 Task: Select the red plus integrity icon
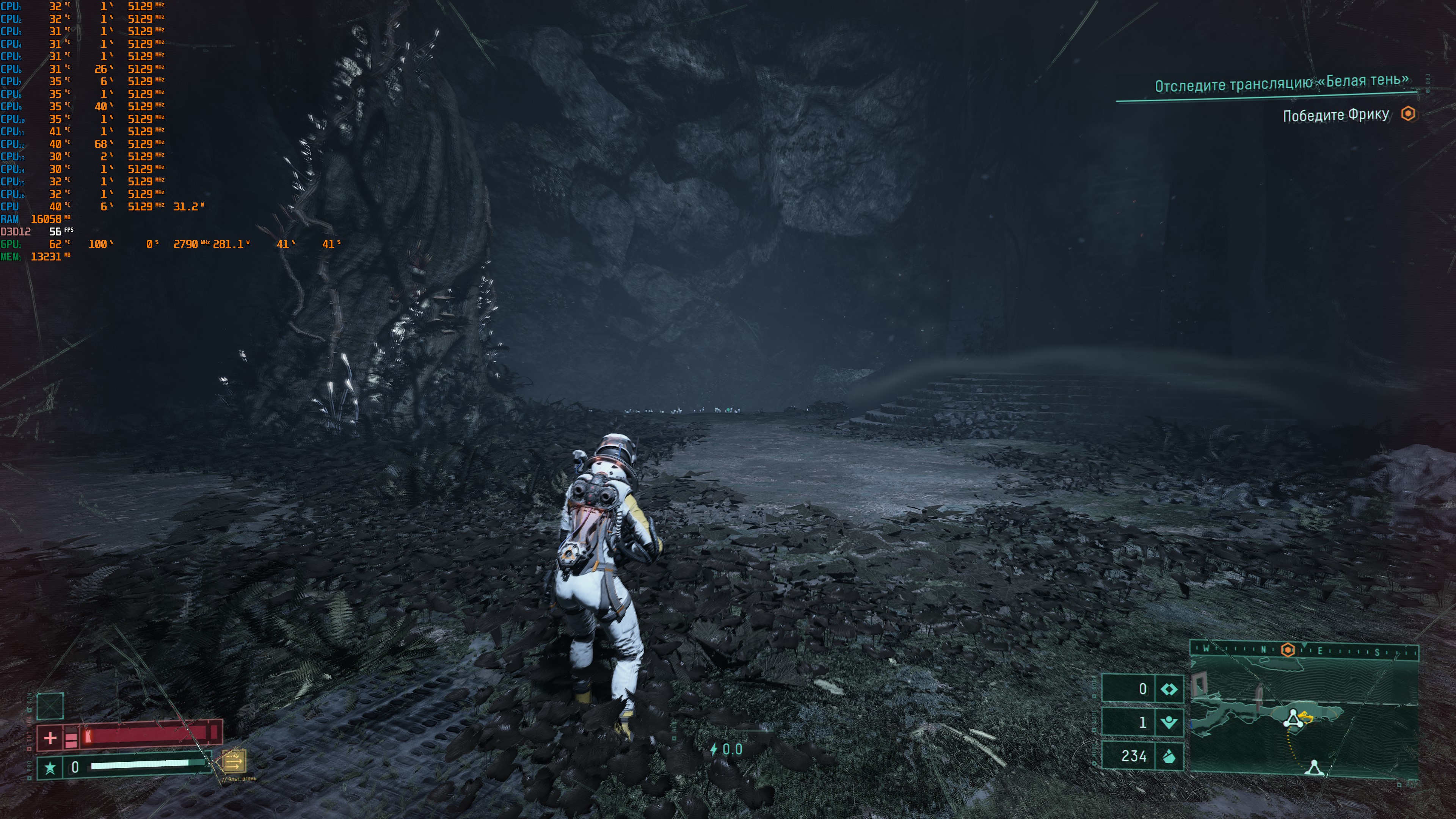tap(50, 737)
